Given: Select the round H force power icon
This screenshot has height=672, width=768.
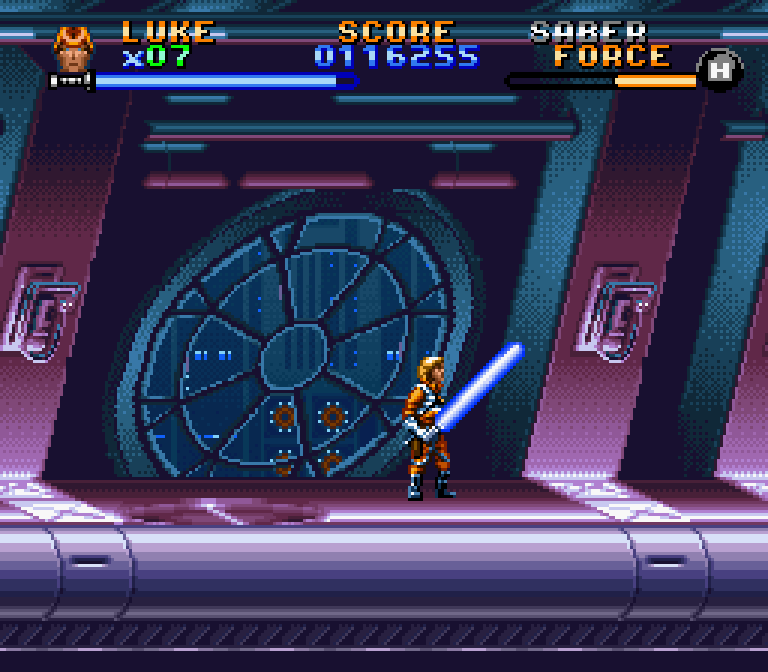Looking at the screenshot, I should pyautogui.click(x=720, y=69).
